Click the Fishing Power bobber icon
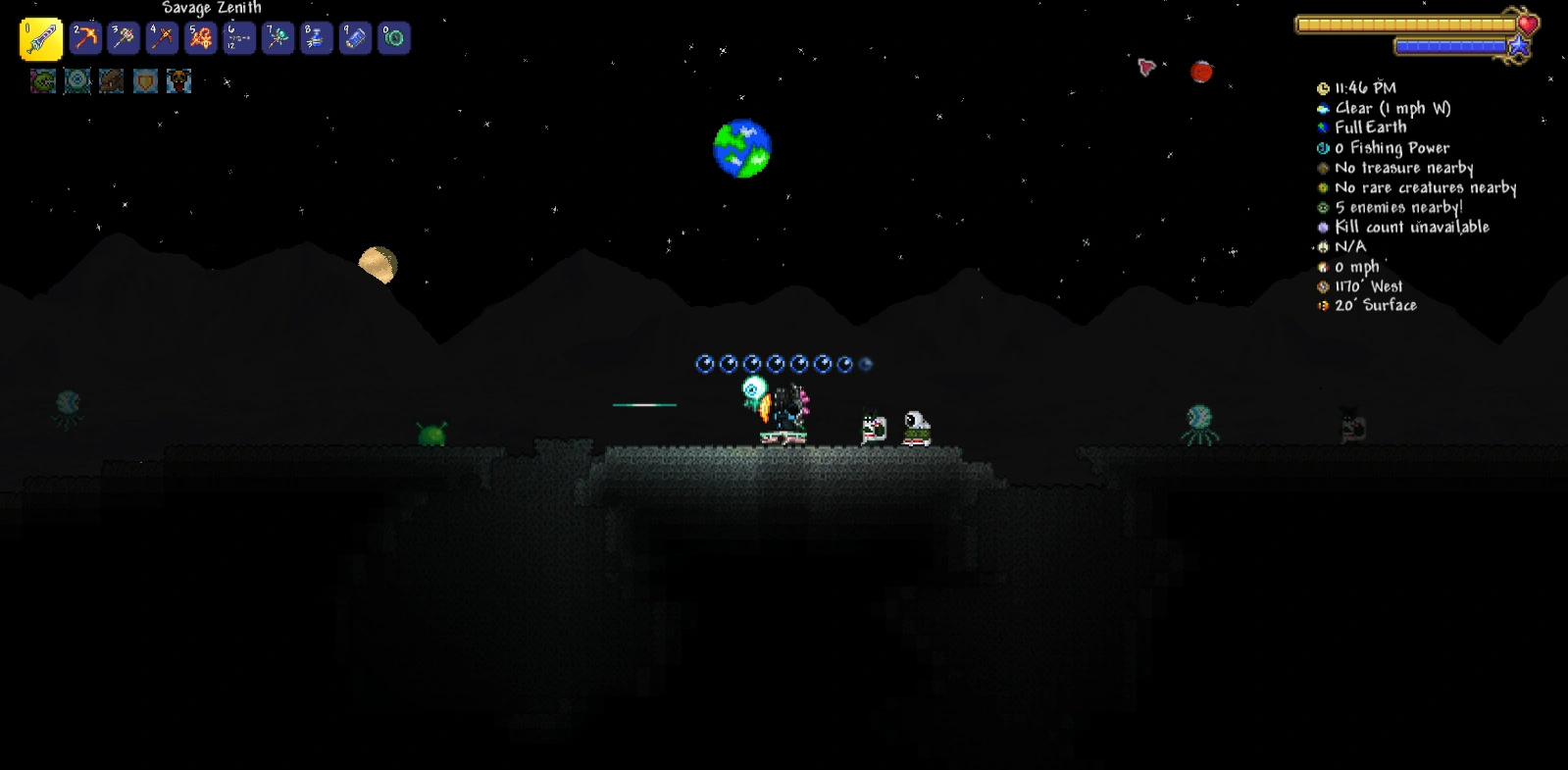 [1323, 148]
